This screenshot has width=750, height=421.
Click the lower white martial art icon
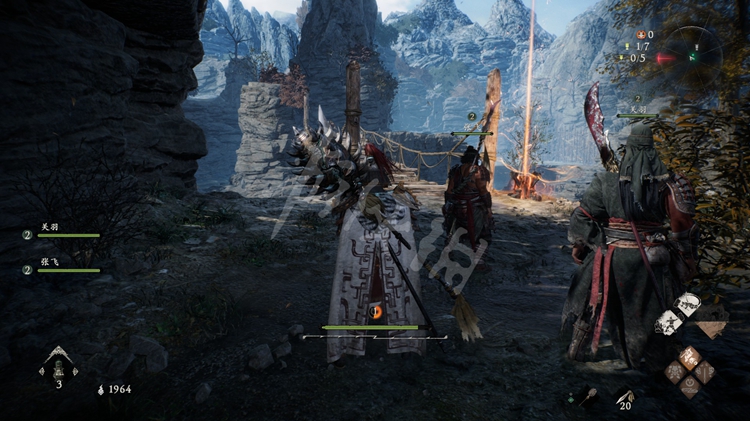click(x=668, y=322)
